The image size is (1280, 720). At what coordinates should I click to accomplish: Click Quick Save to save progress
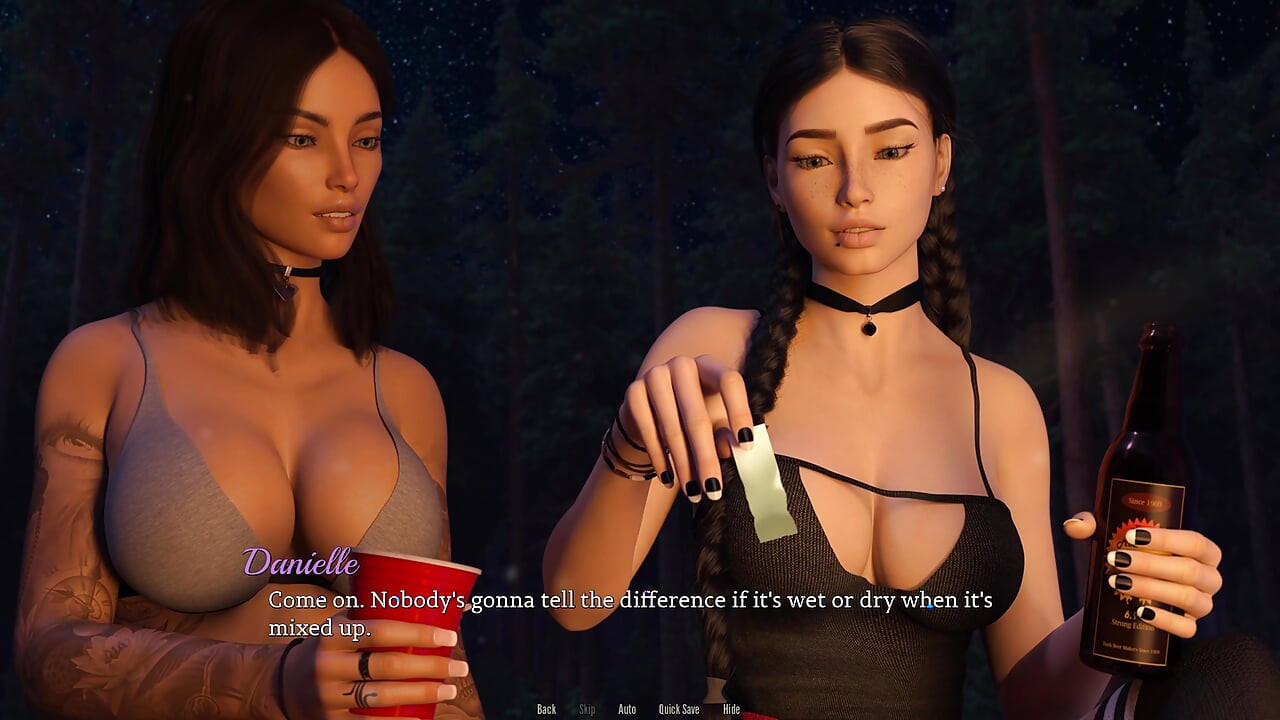676,709
